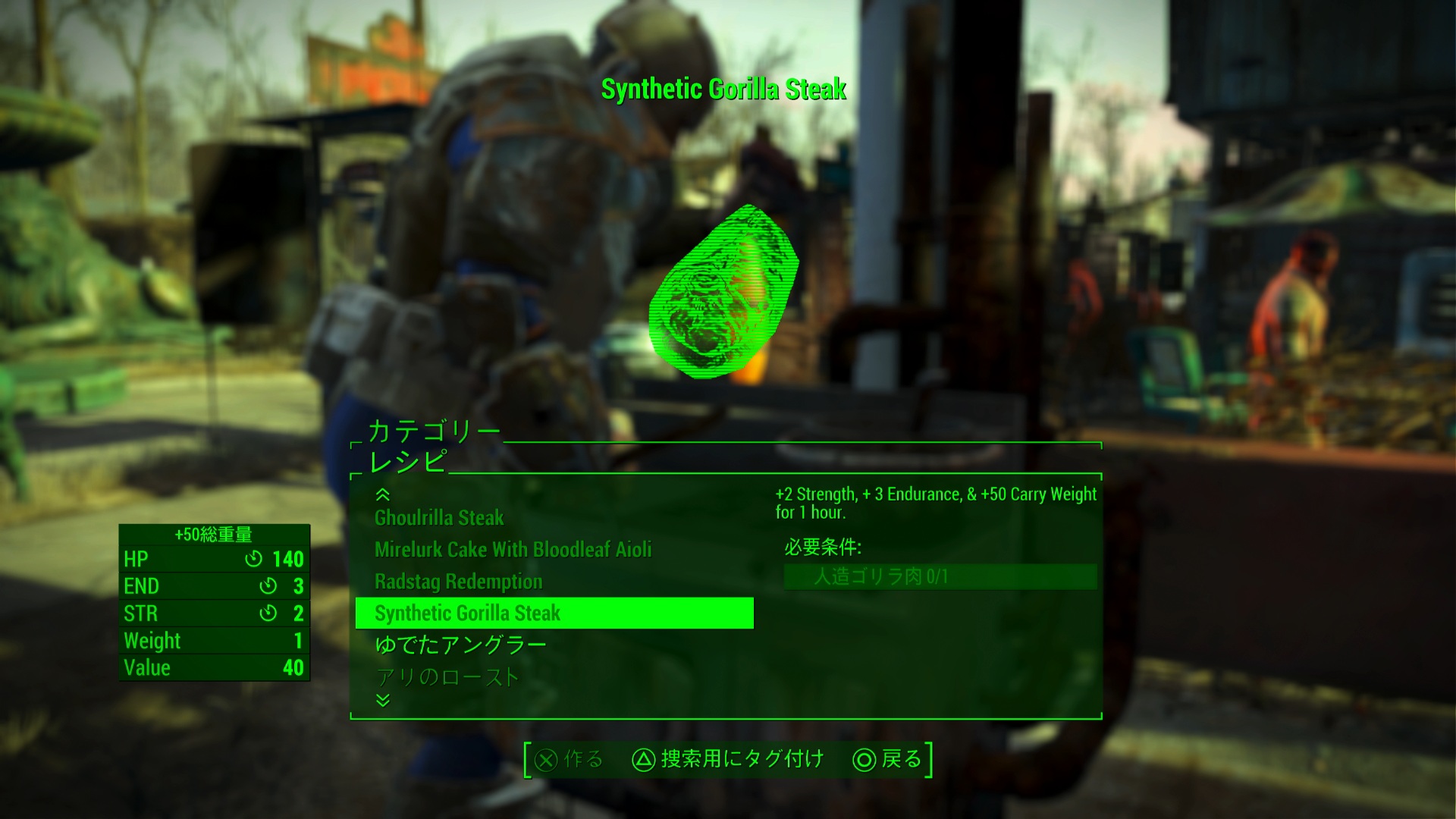The image size is (1456, 819).
Task: Open the カテゴリー header
Action: (x=434, y=431)
